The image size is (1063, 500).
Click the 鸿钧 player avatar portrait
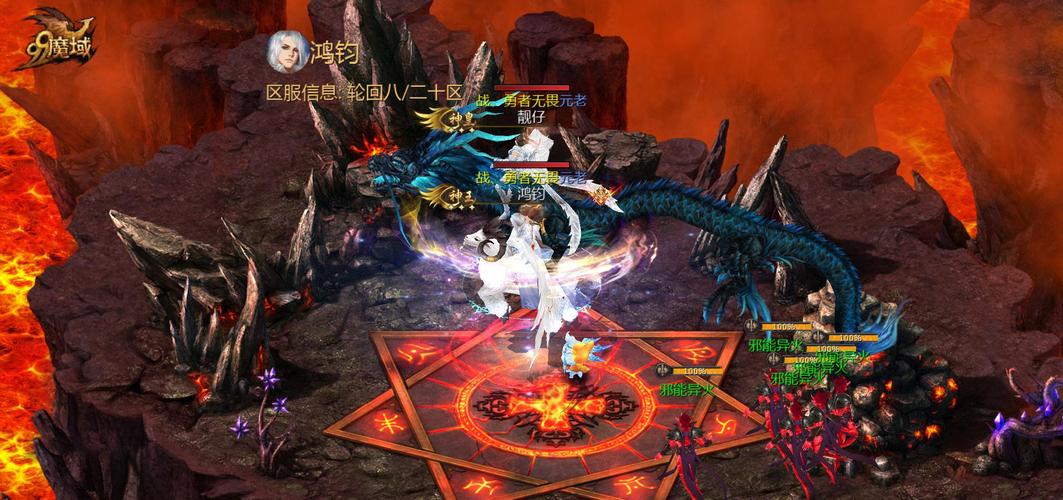pyautogui.click(x=285, y=52)
